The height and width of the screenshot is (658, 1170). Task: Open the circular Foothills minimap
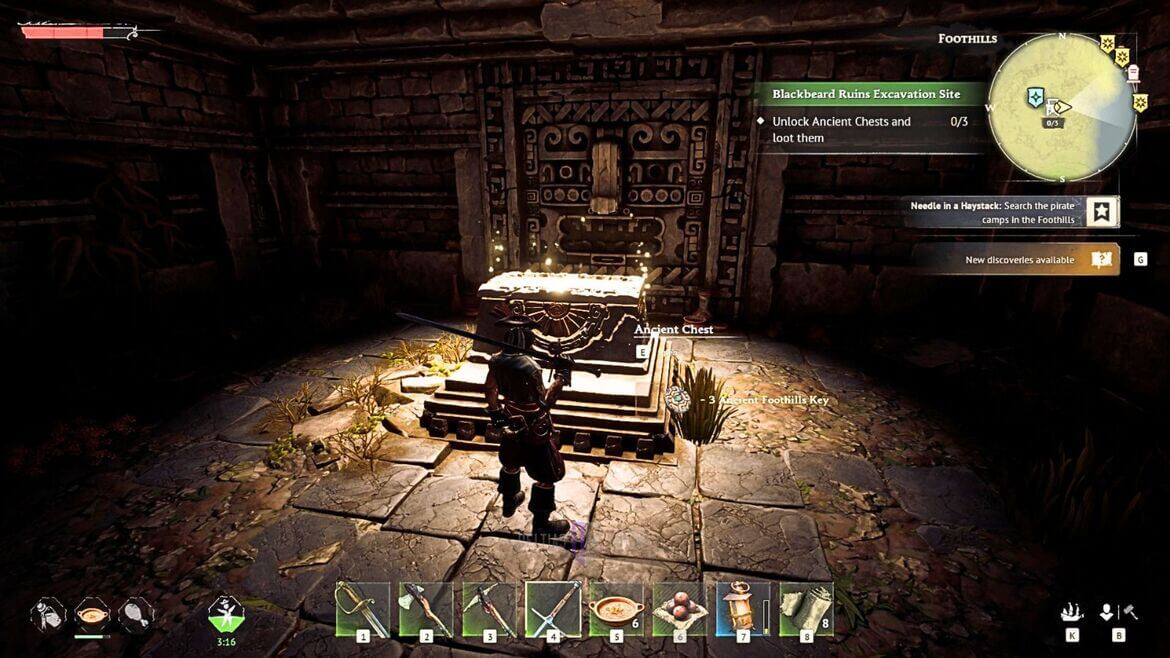(1061, 108)
